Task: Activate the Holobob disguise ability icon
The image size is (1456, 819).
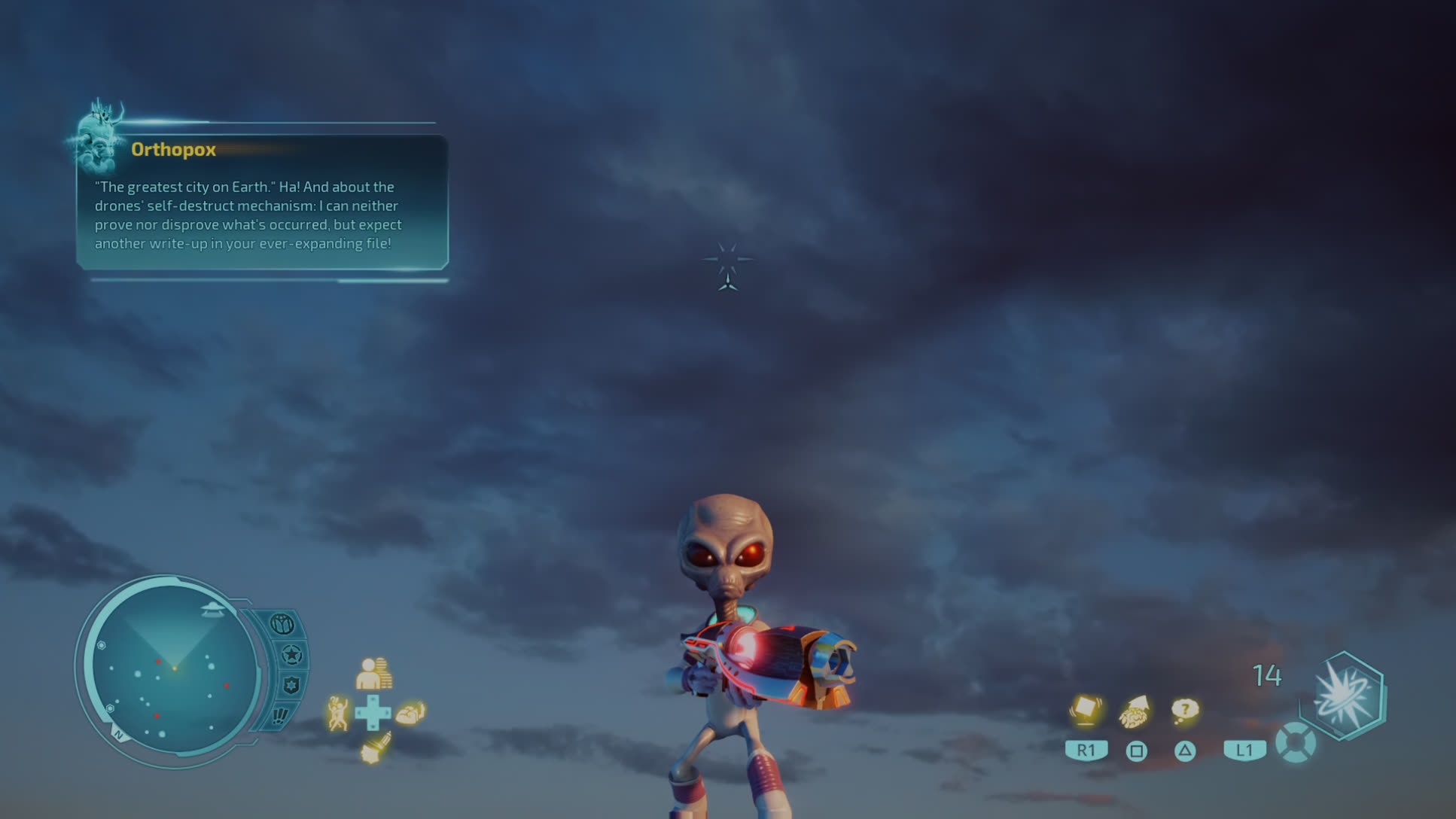Action: click(x=373, y=674)
